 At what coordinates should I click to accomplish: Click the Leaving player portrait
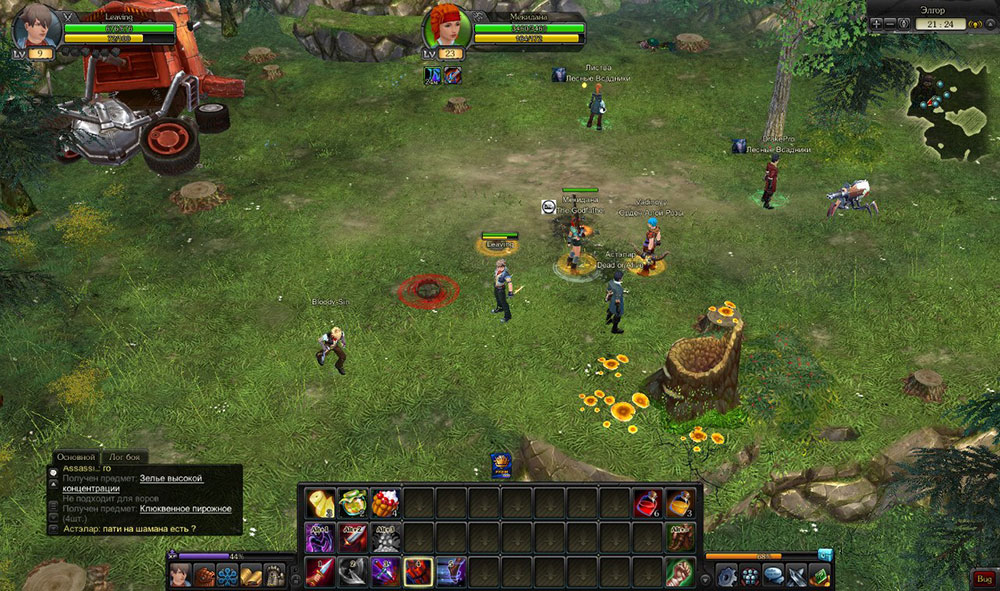click(32, 28)
